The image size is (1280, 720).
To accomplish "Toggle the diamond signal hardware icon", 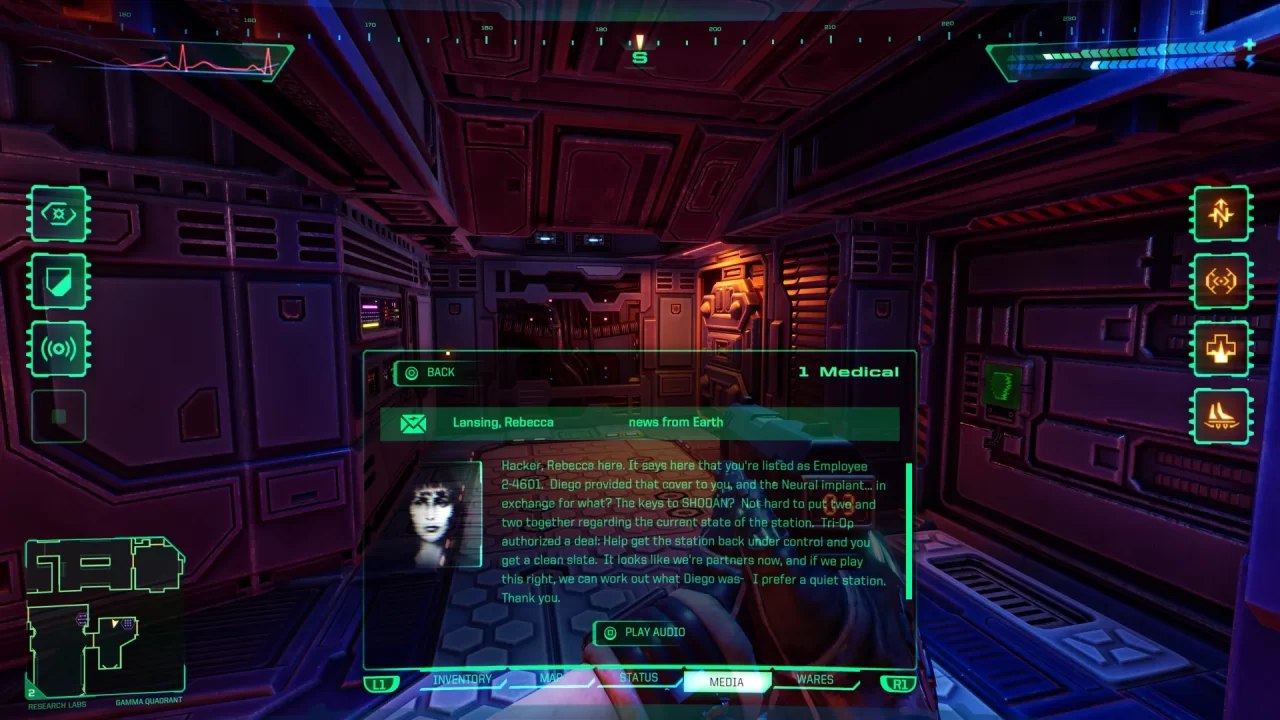I will (1221, 281).
